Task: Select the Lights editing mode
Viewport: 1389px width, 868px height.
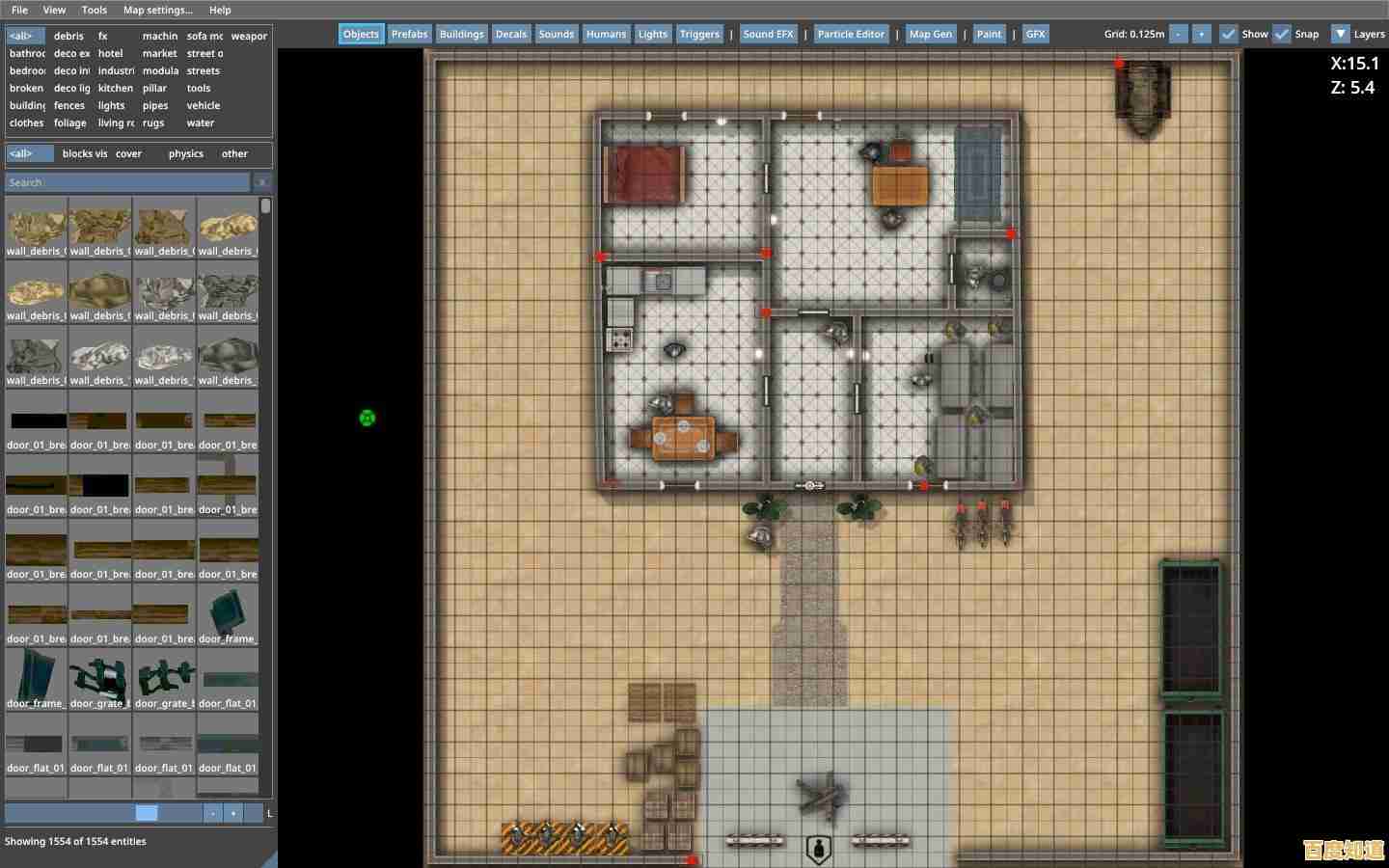Action: (652, 34)
